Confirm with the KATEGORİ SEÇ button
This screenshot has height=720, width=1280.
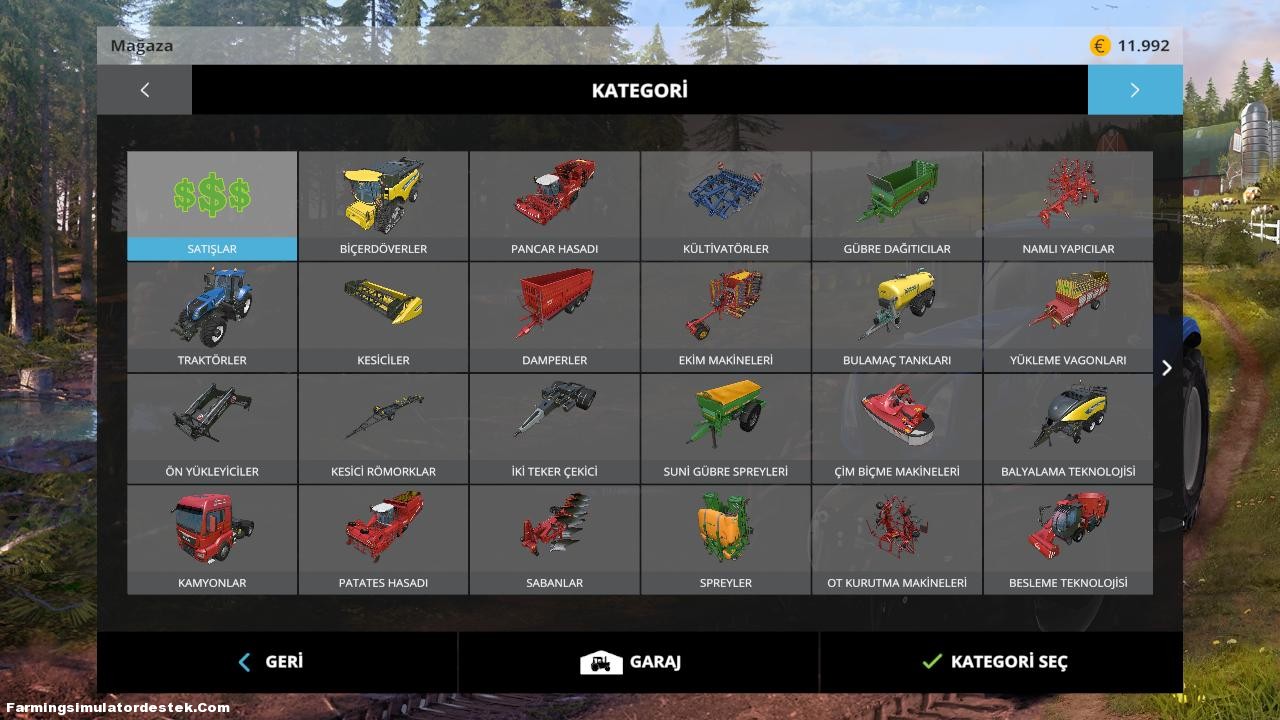pyautogui.click(x=994, y=662)
